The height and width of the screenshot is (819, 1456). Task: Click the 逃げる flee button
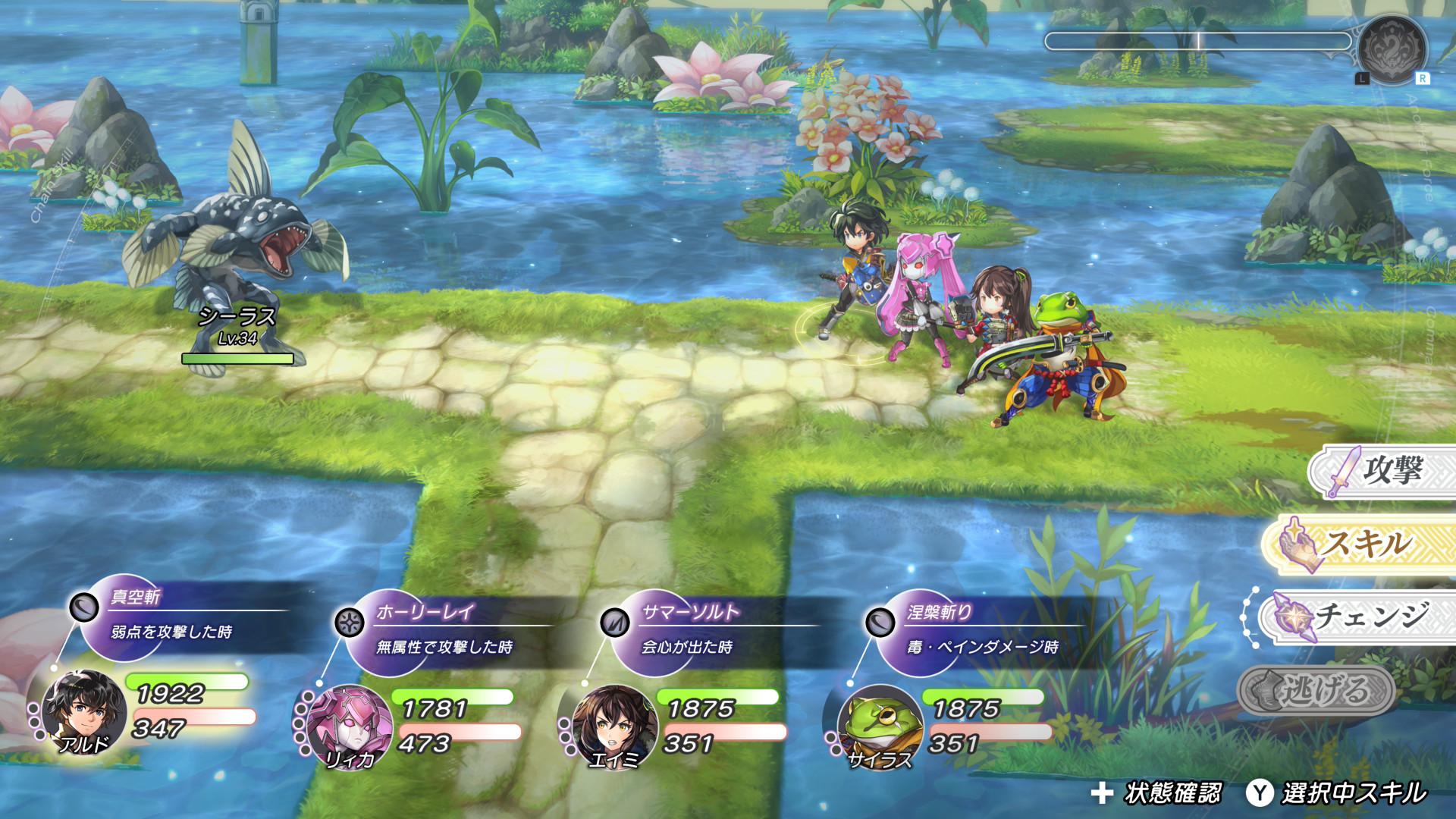click(1318, 691)
